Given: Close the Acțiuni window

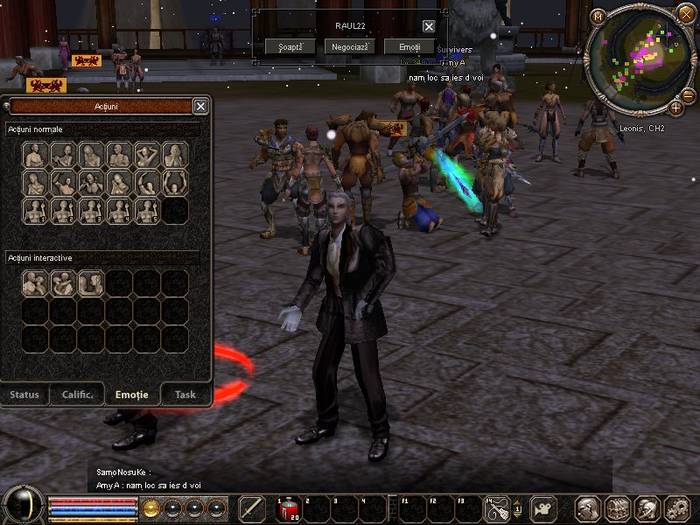Looking at the screenshot, I should tap(200, 106).
